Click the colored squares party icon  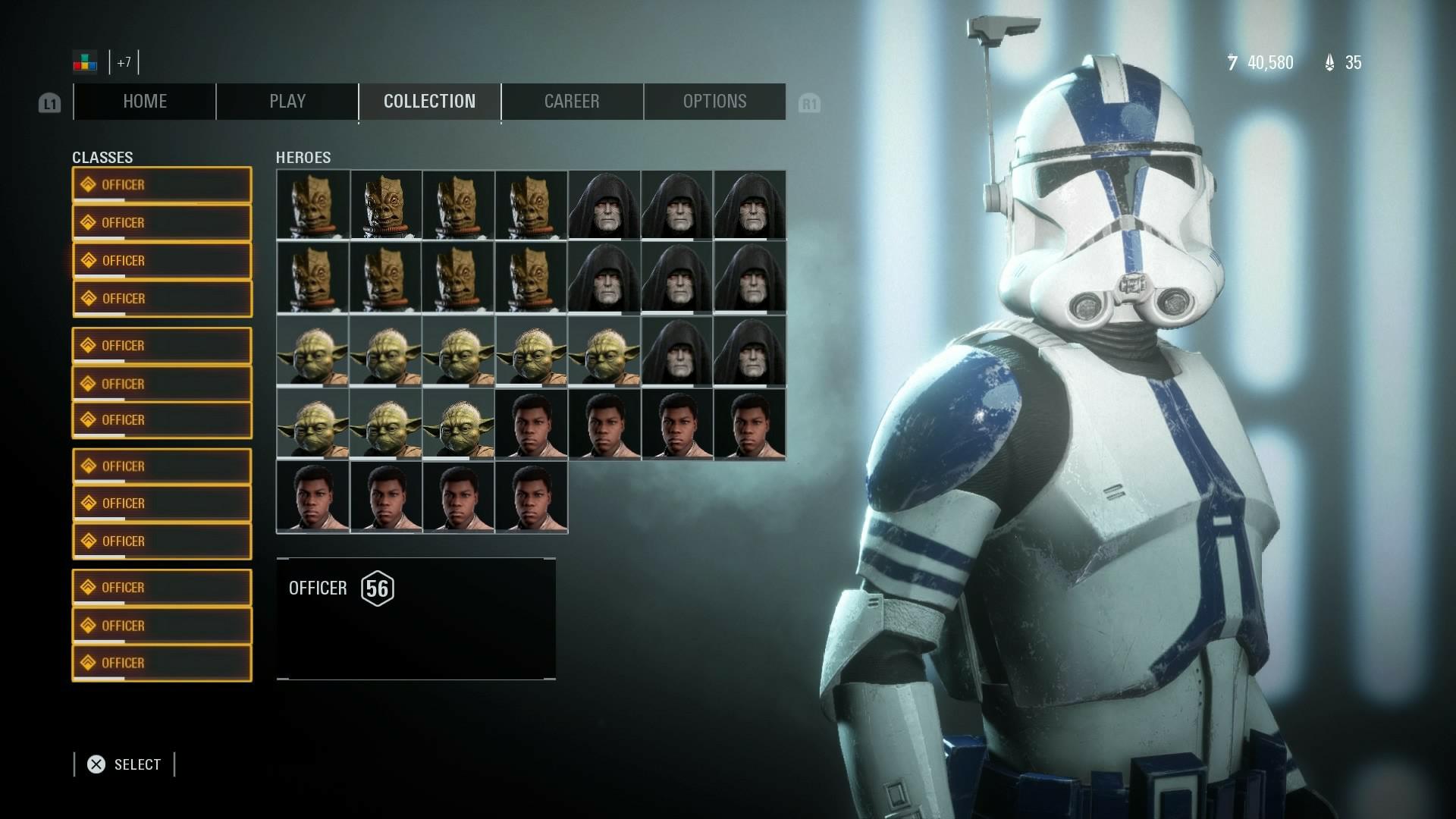[x=85, y=62]
